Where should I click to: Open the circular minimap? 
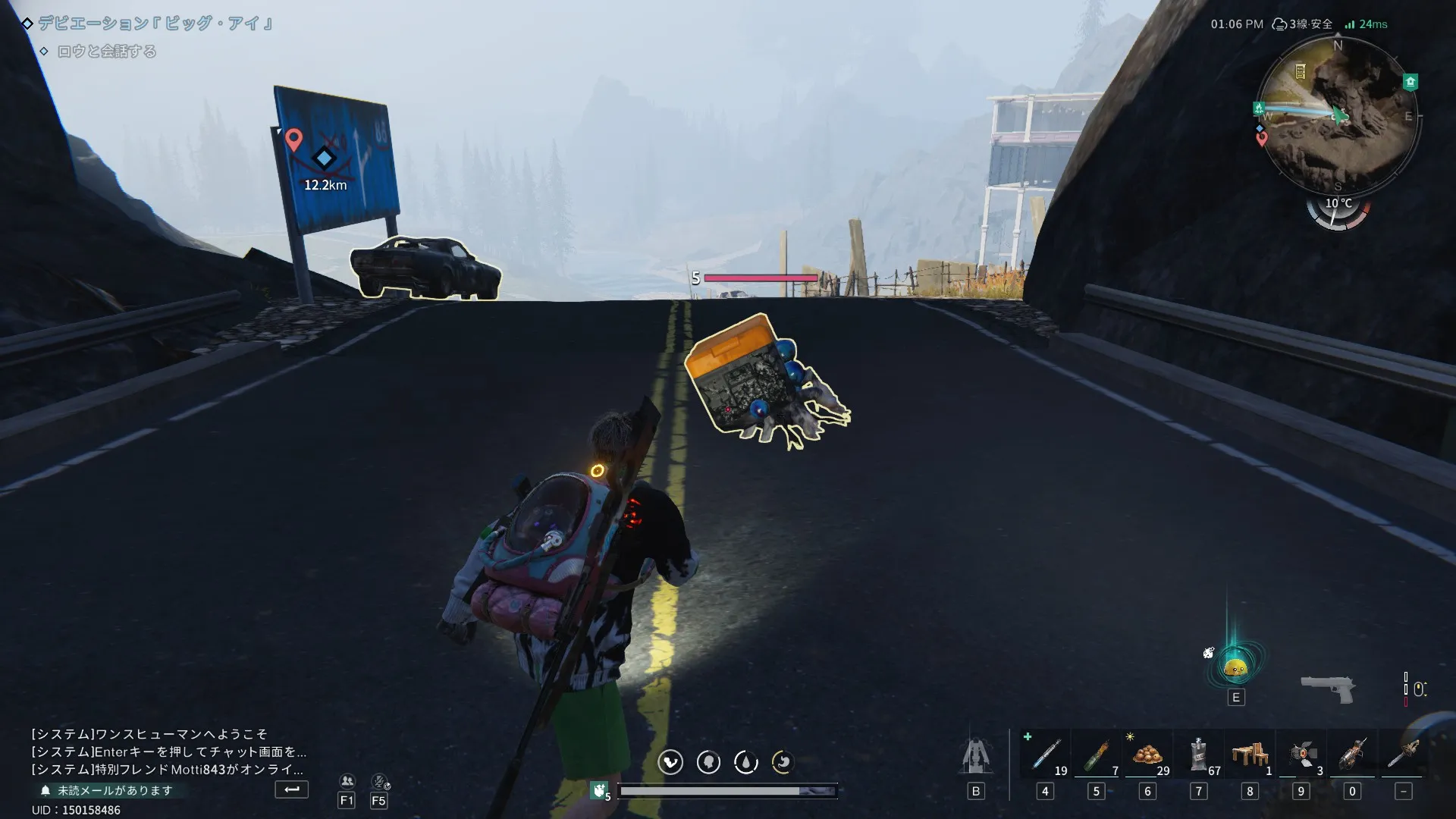tap(1339, 115)
